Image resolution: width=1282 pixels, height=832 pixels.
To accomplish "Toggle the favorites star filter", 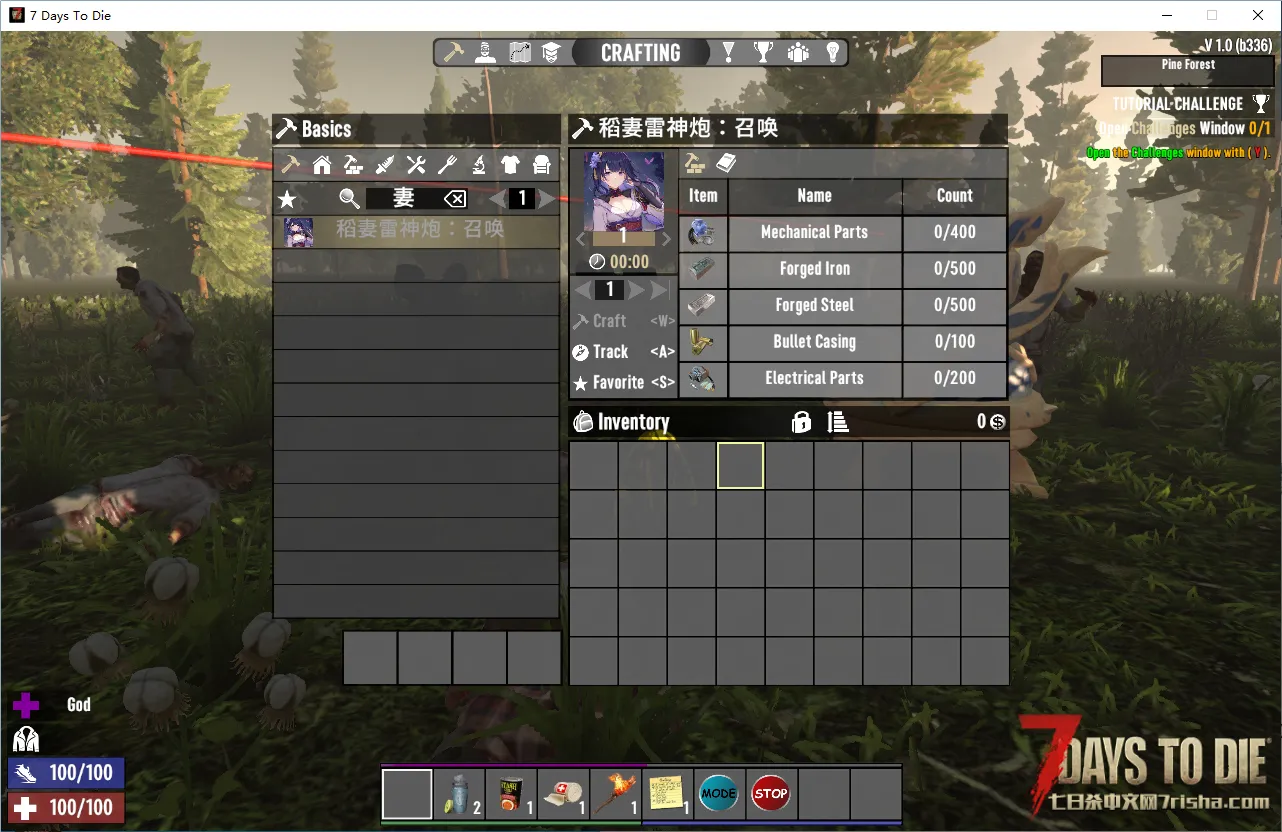I will [288, 198].
